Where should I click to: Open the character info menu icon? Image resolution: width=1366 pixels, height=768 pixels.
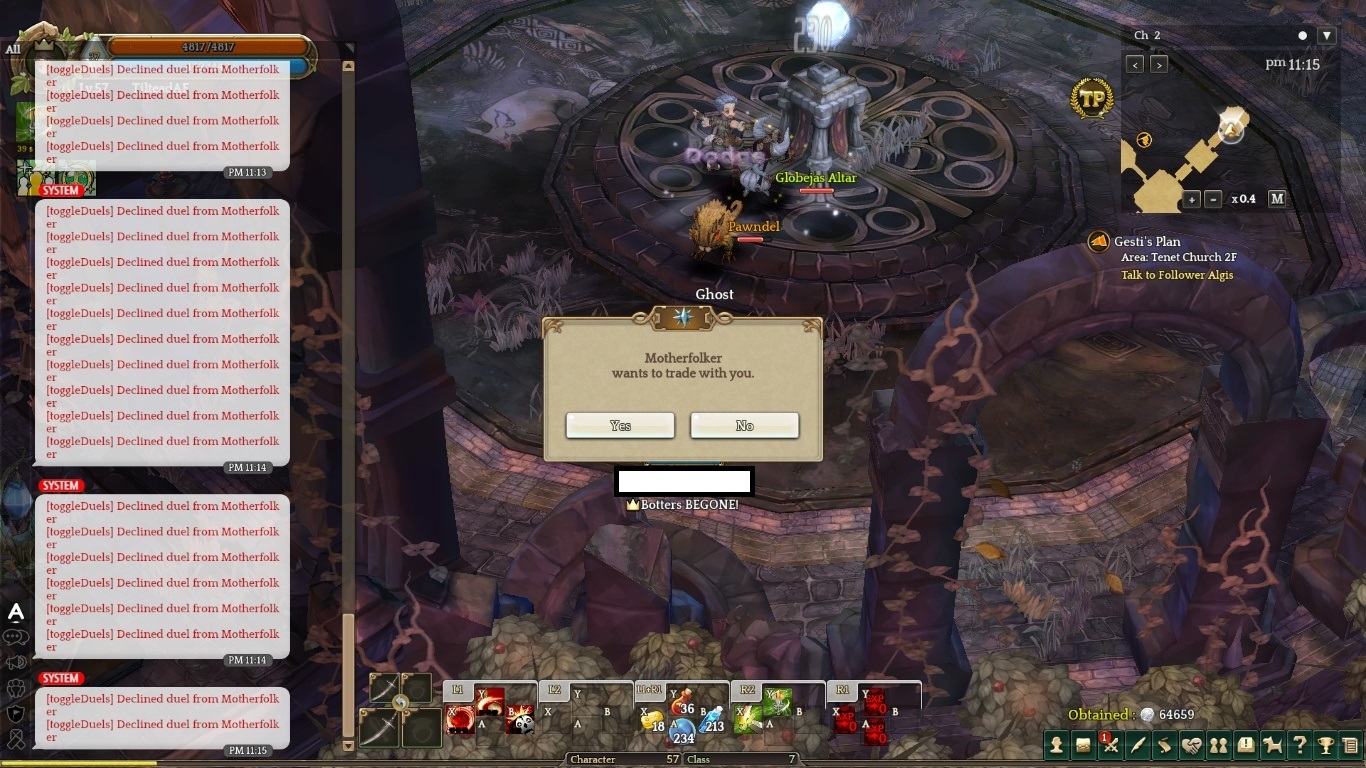(1056, 745)
